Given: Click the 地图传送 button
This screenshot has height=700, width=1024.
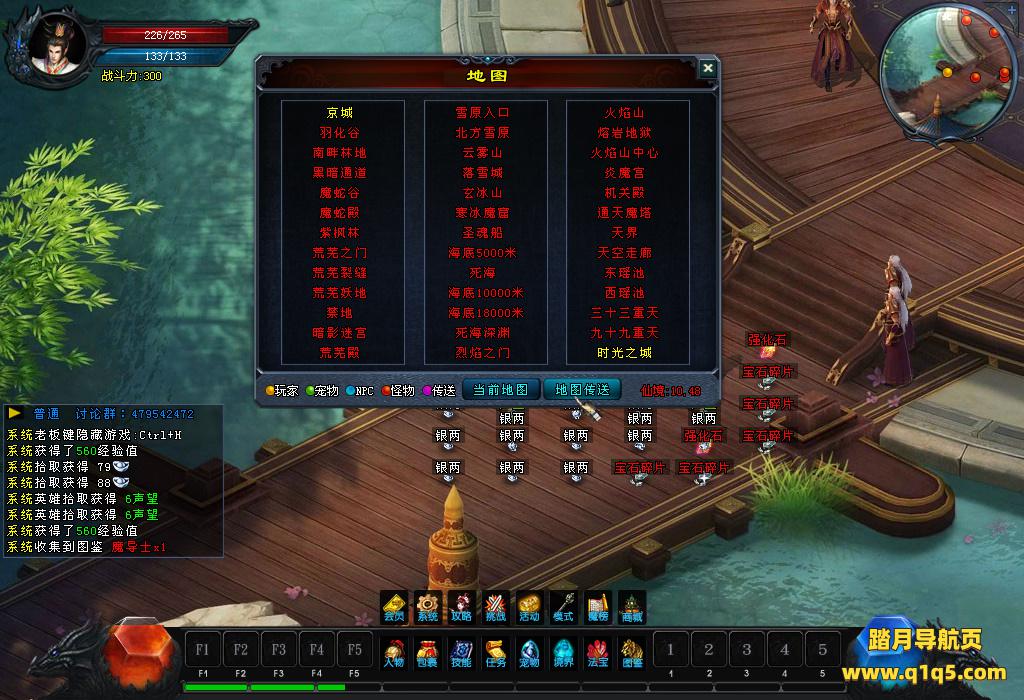Looking at the screenshot, I should (x=582, y=390).
